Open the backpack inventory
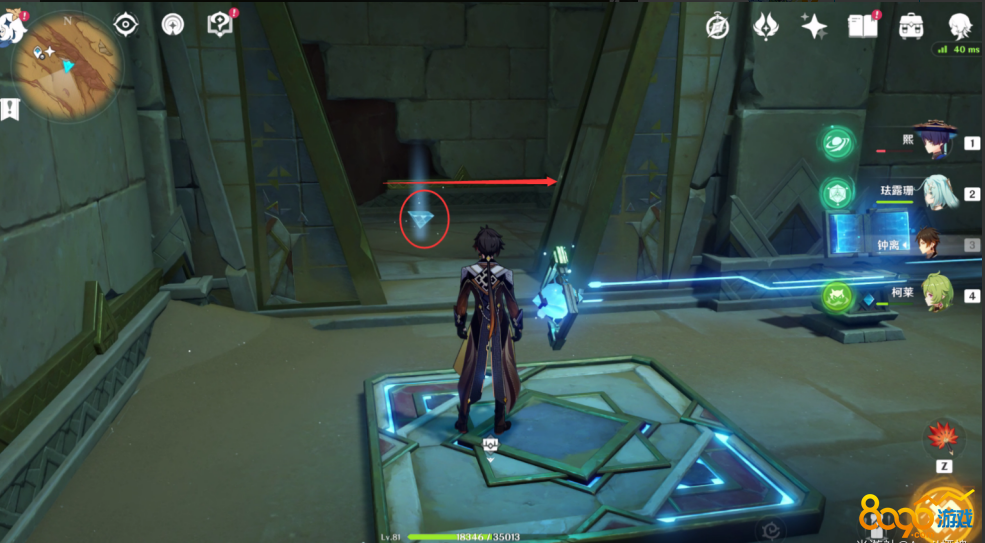 (x=911, y=25)
